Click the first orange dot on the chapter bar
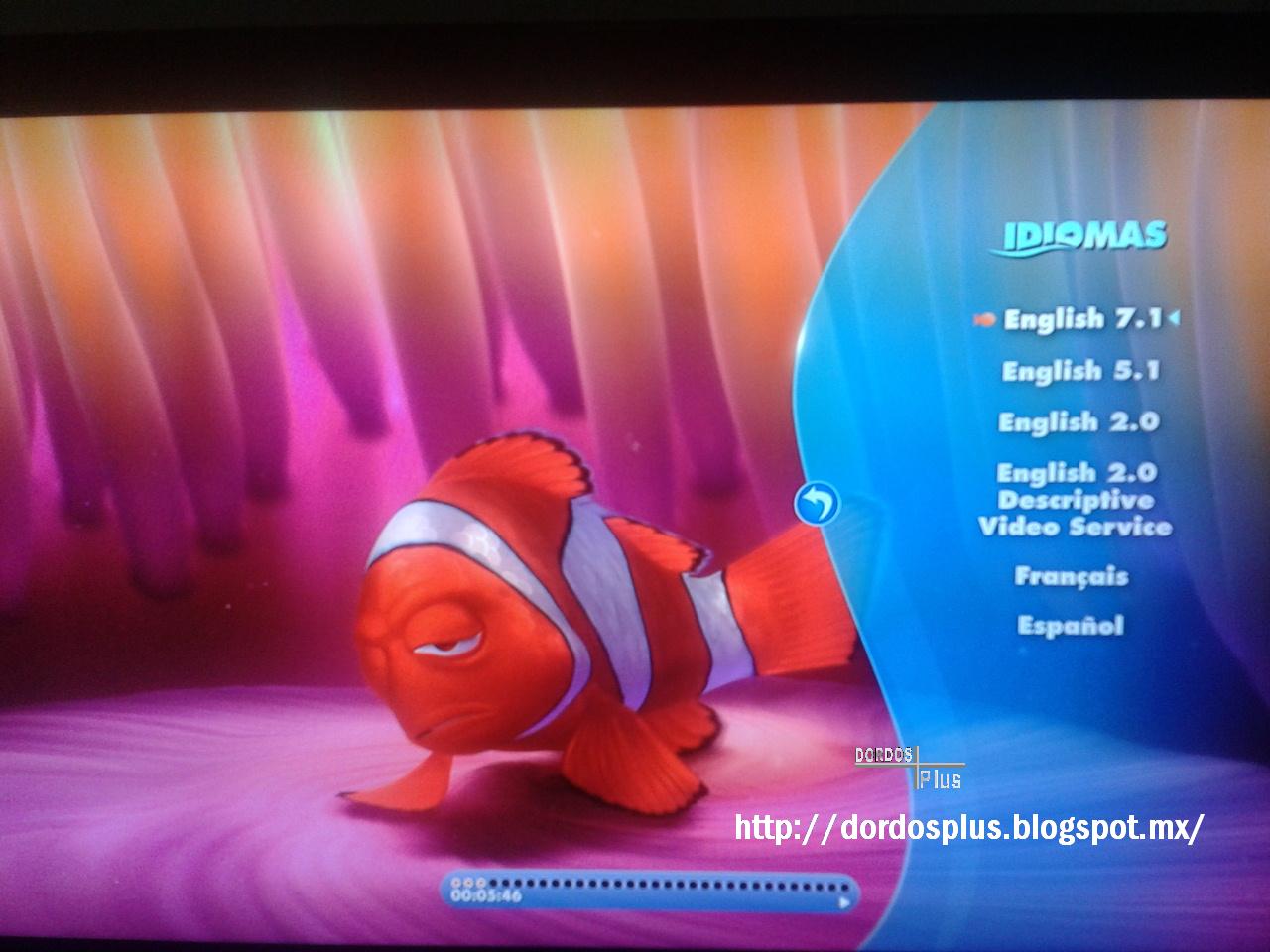Viewport: 1270px width, 952px height. tap(456, 883)
